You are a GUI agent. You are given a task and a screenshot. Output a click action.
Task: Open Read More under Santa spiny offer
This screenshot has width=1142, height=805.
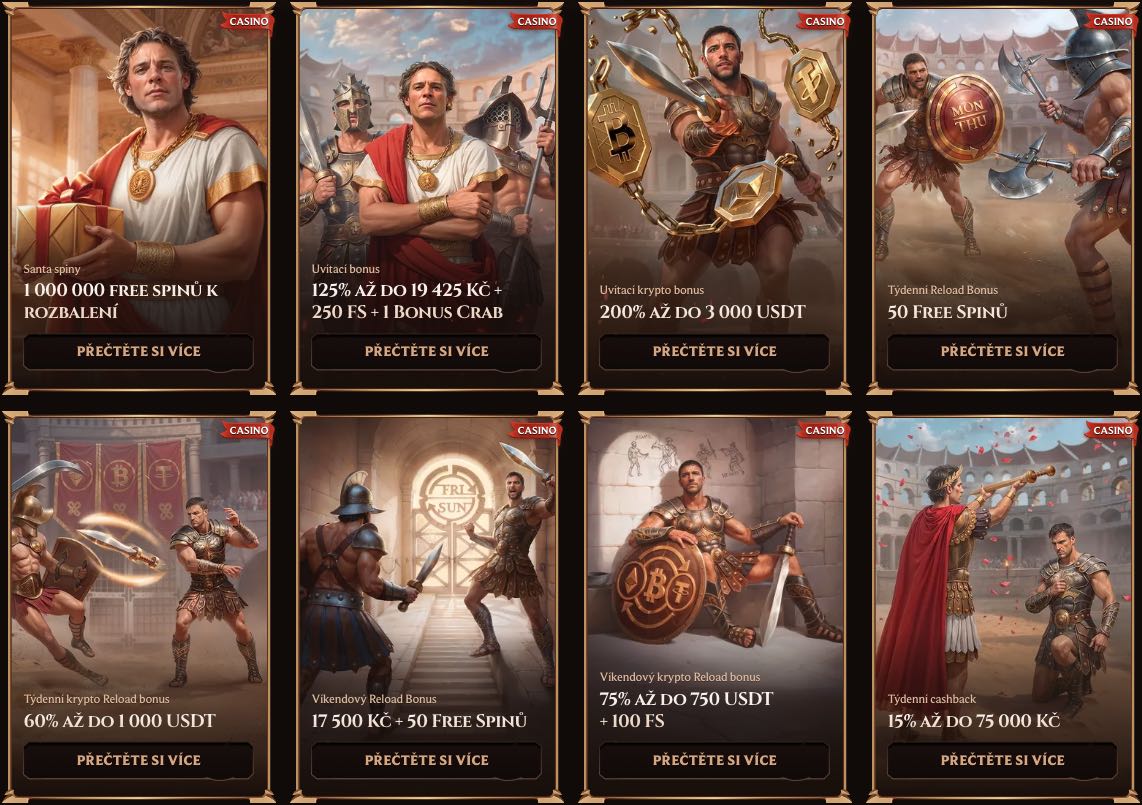tap(138, 351)
